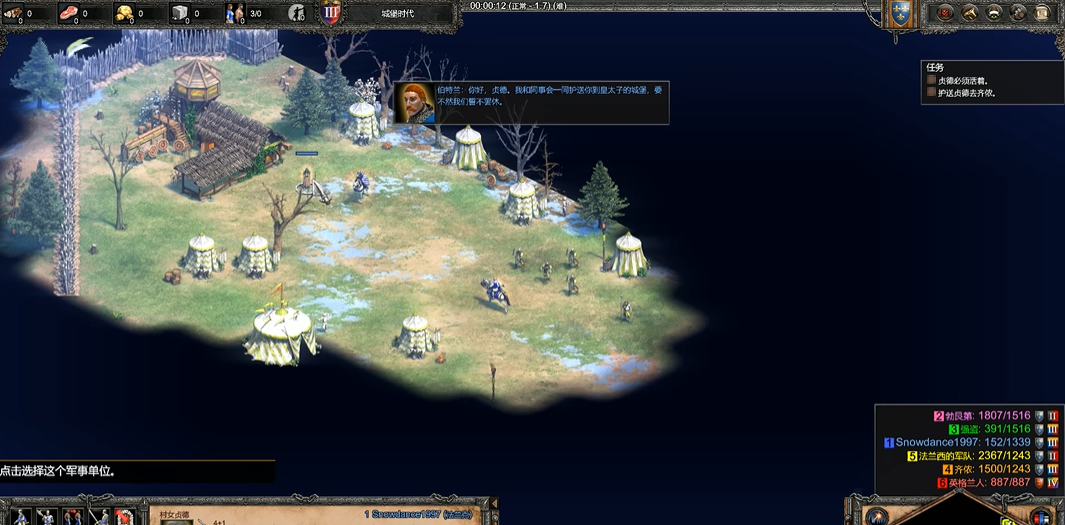Viewport: 1065px width, 525px height.
Task: Click the blue fleur-de-lis civilization shield
Action: (901, 13)
